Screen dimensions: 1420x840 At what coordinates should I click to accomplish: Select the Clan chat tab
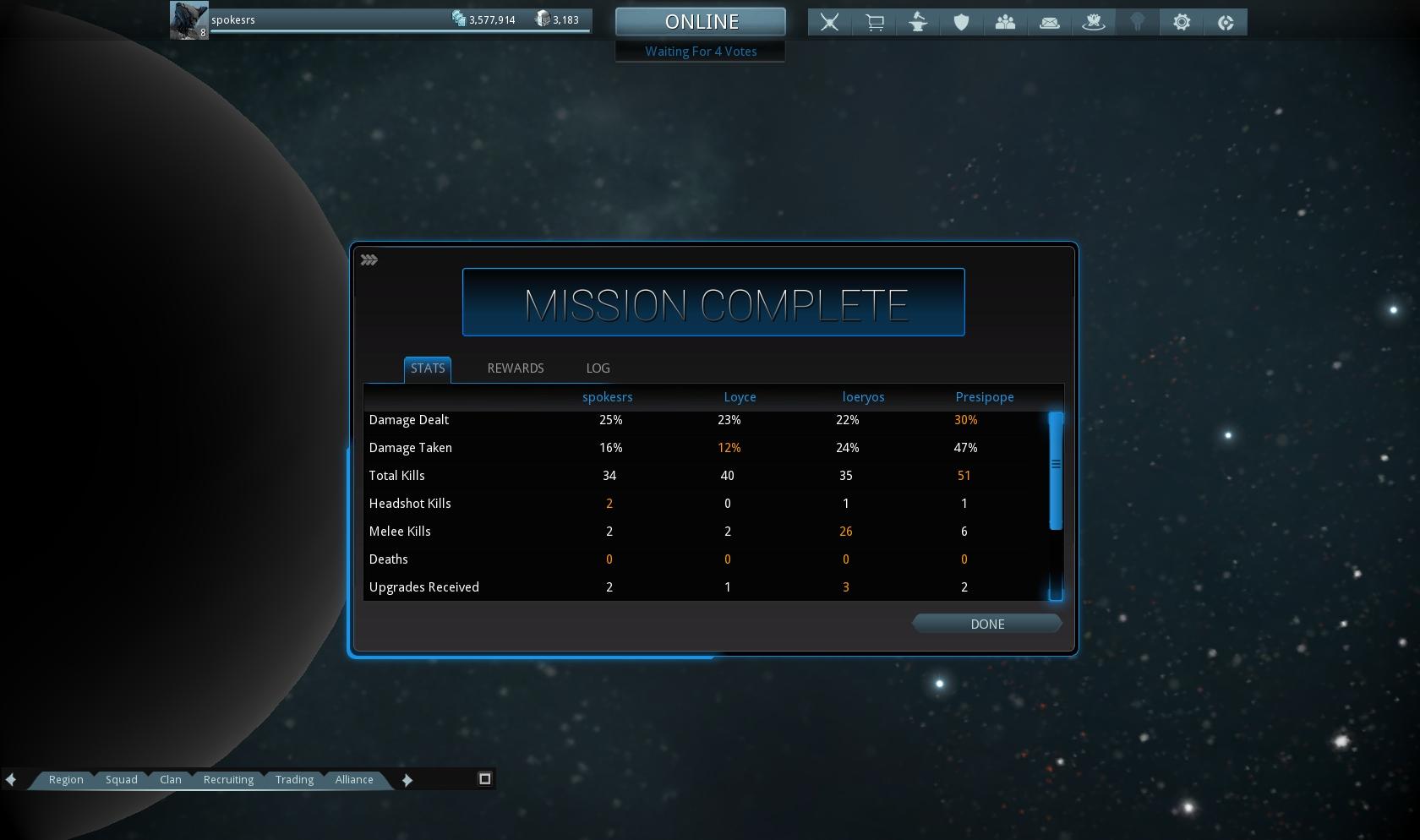171,779
